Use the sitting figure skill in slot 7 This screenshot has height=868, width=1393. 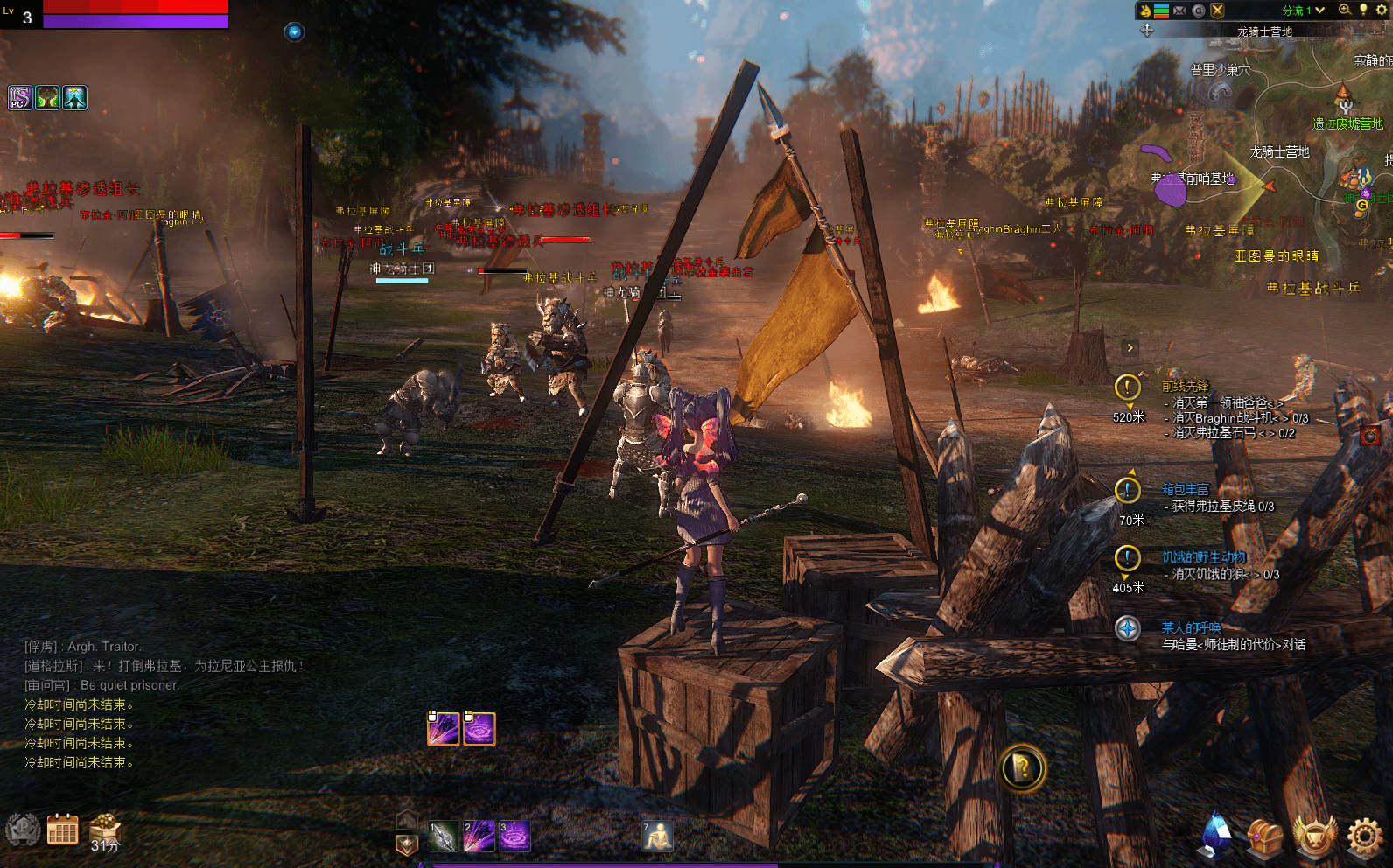[657, 836]
